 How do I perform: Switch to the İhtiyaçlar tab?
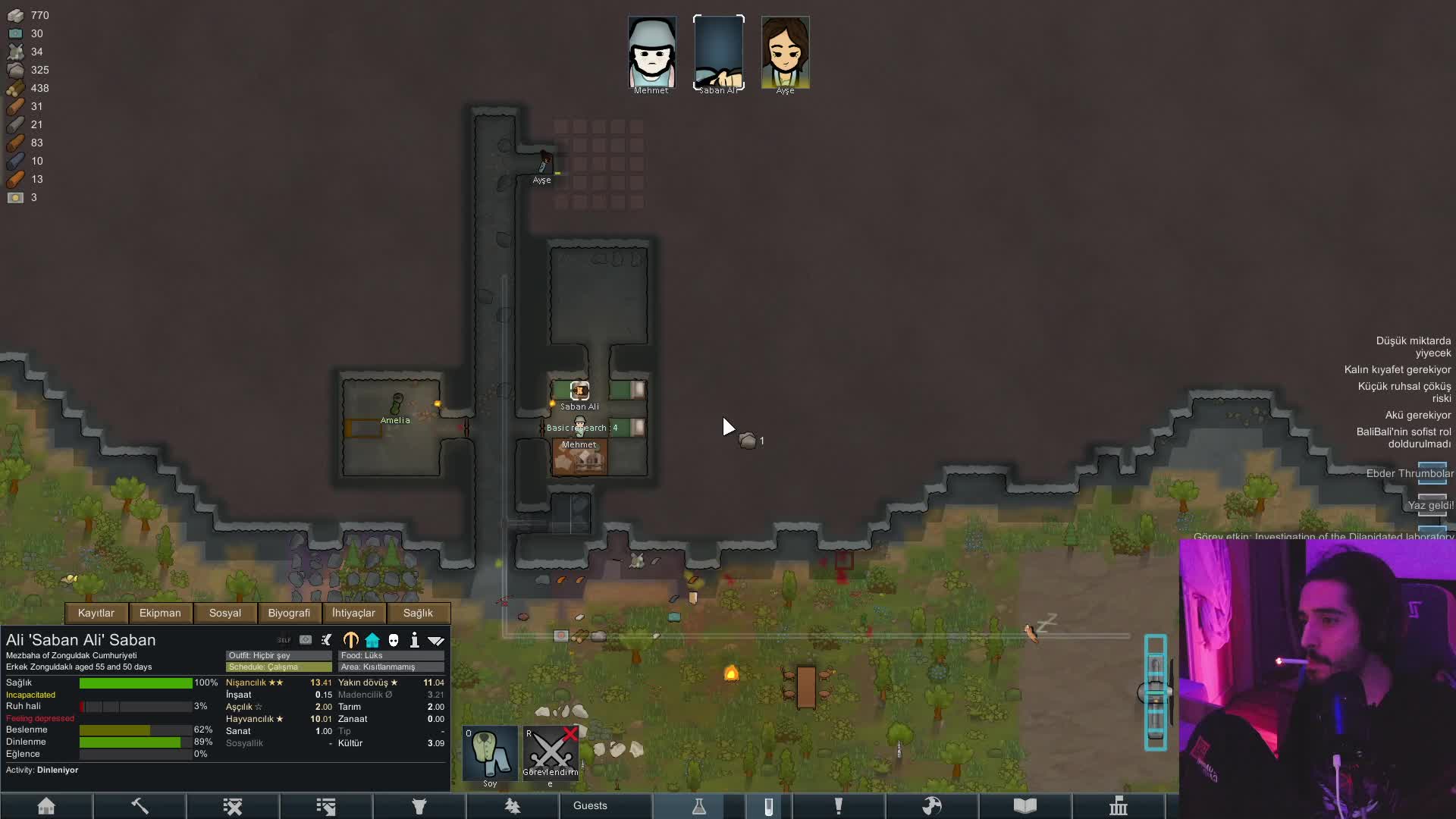pos(353,613)
